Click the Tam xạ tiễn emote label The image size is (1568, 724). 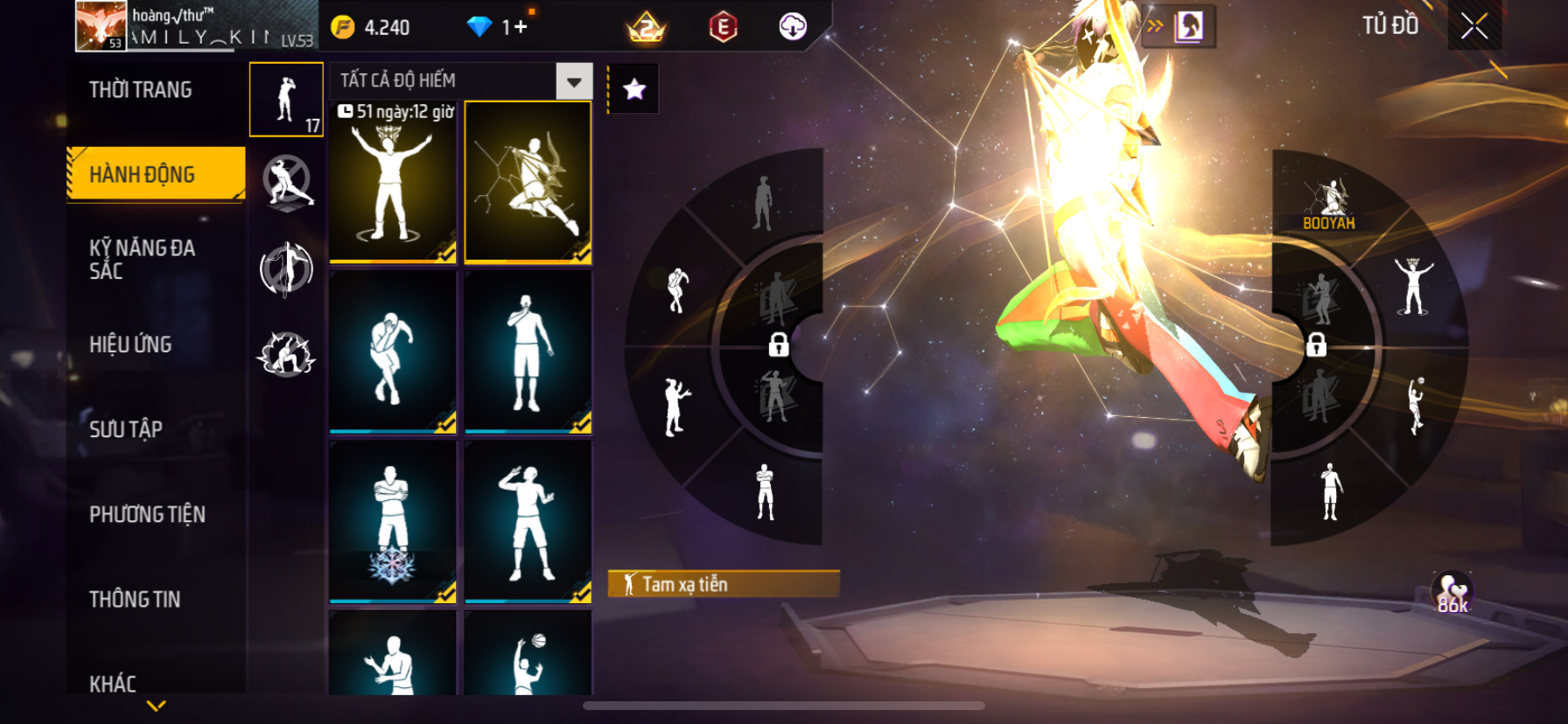(x=723, y=584)
